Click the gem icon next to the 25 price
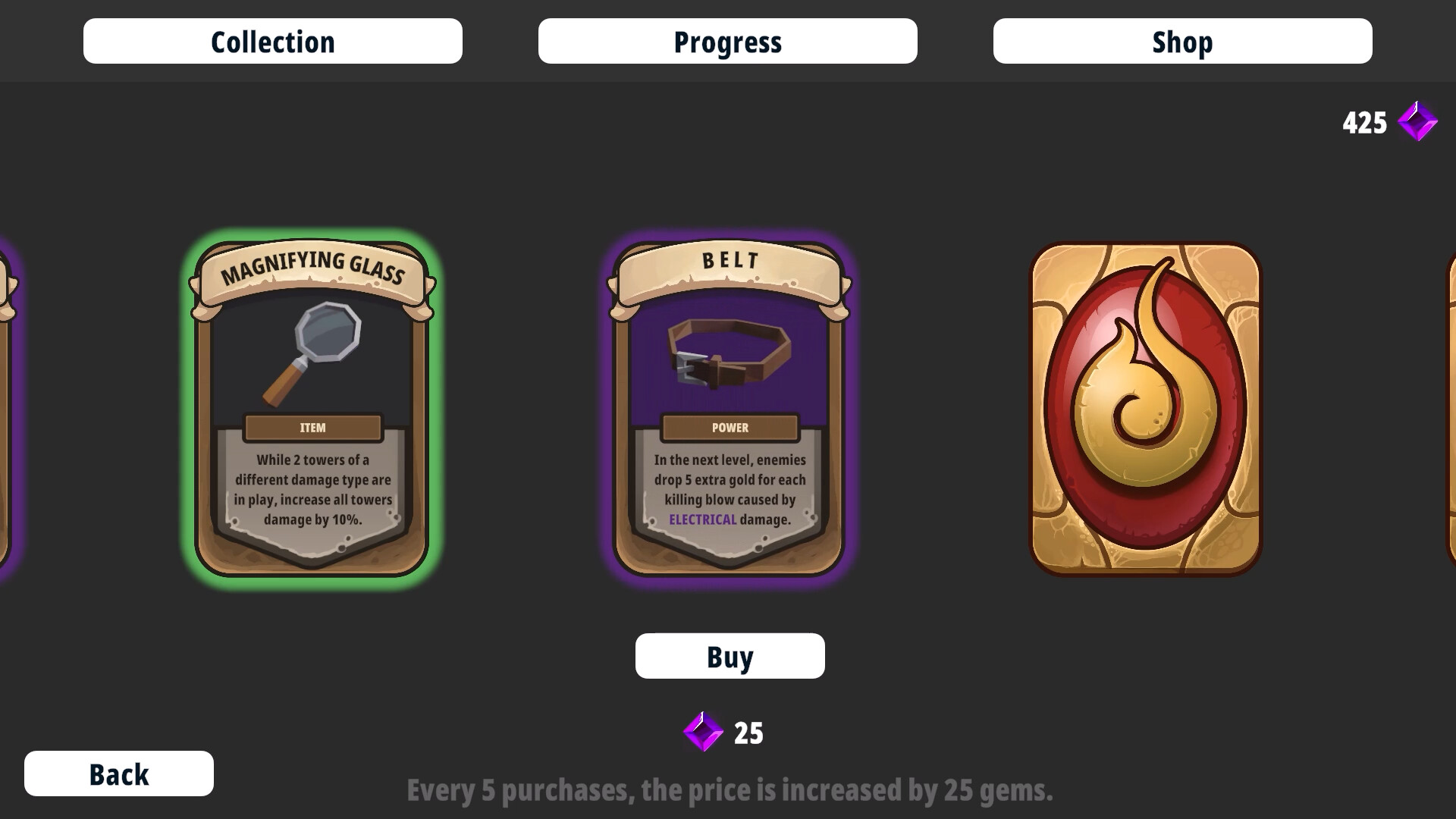The width and height of the screenshot is (1456, 819). click(701, 732)
